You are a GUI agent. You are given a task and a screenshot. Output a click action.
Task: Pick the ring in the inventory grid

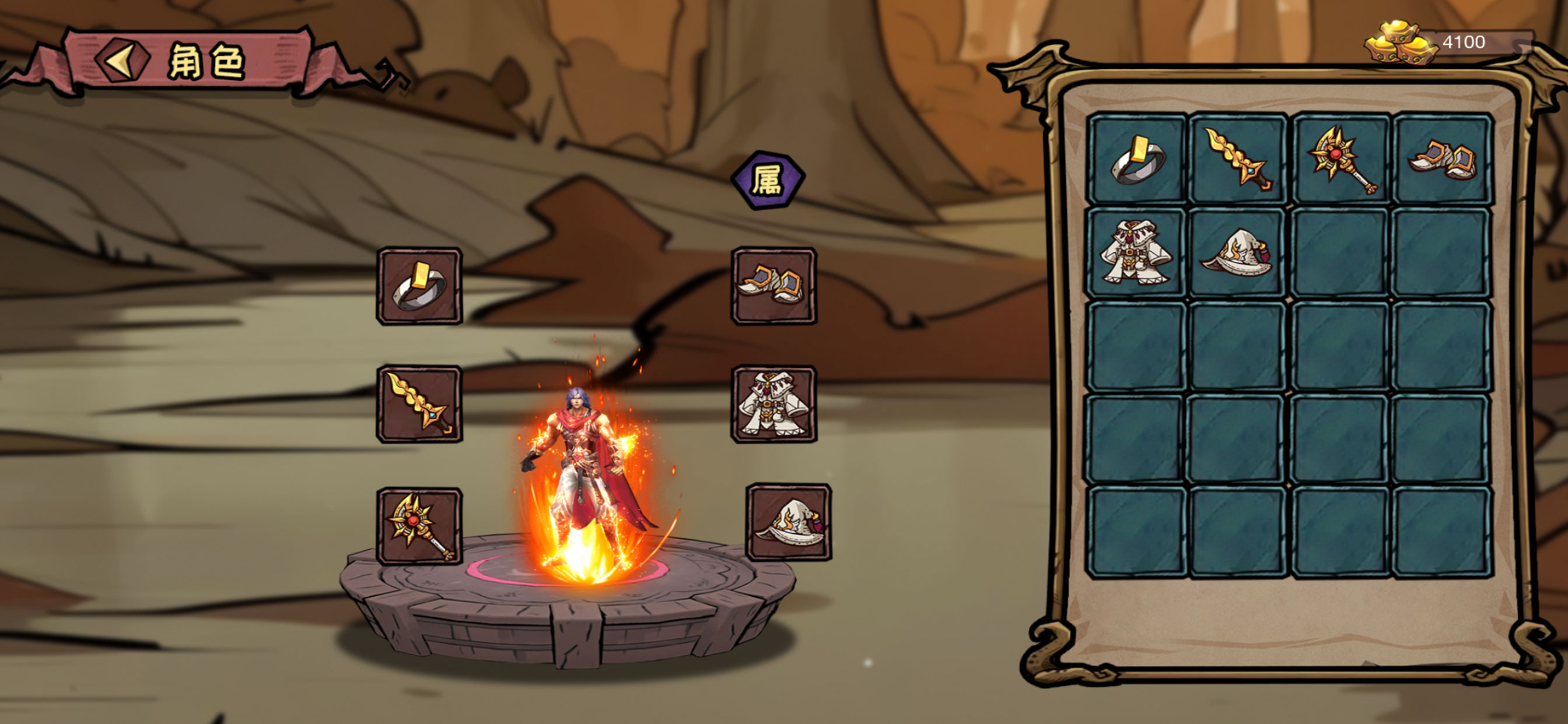pos(1137,159)
